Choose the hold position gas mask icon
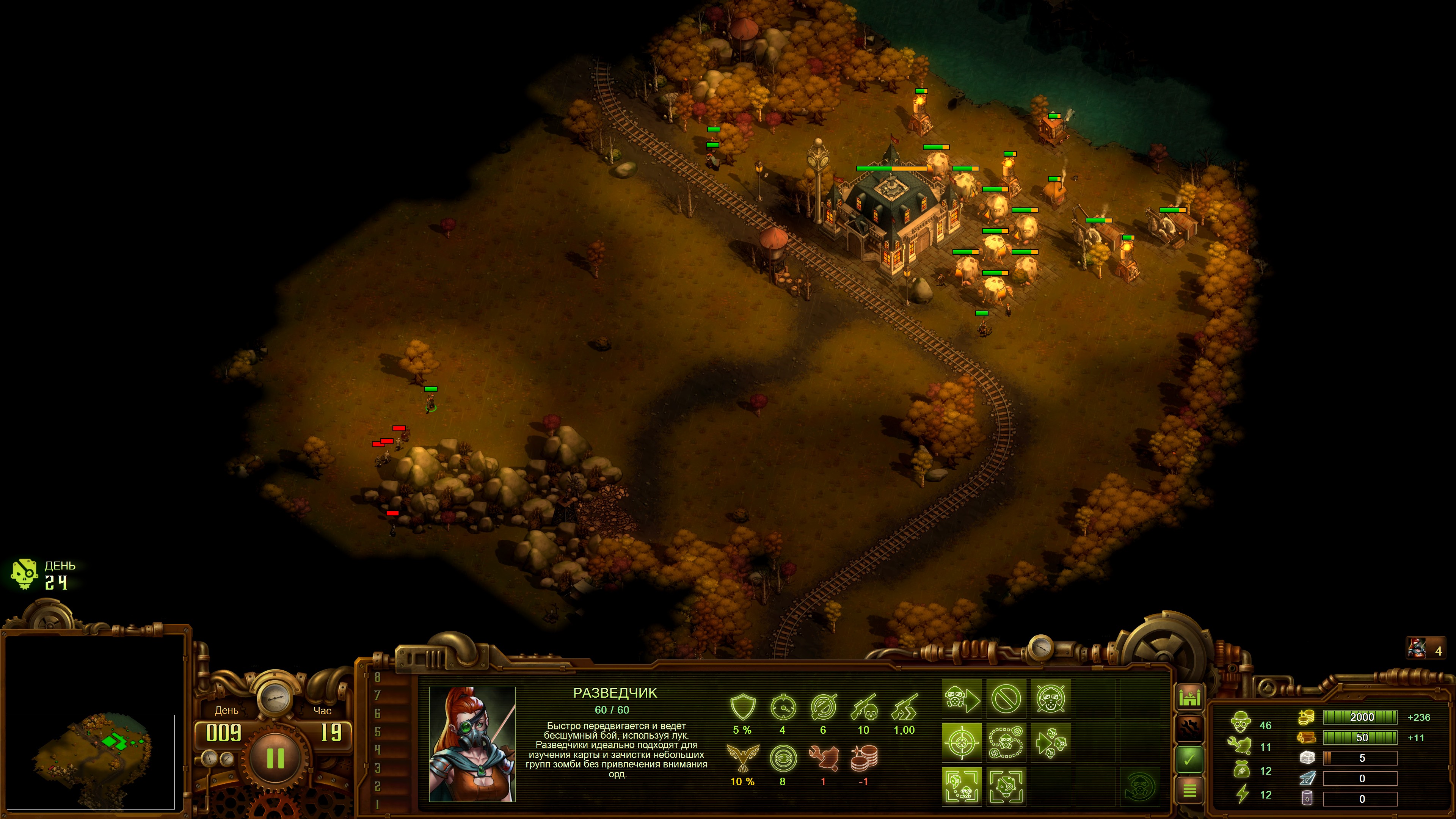This screenshot has width=1456, height=819. [1051, 698]
